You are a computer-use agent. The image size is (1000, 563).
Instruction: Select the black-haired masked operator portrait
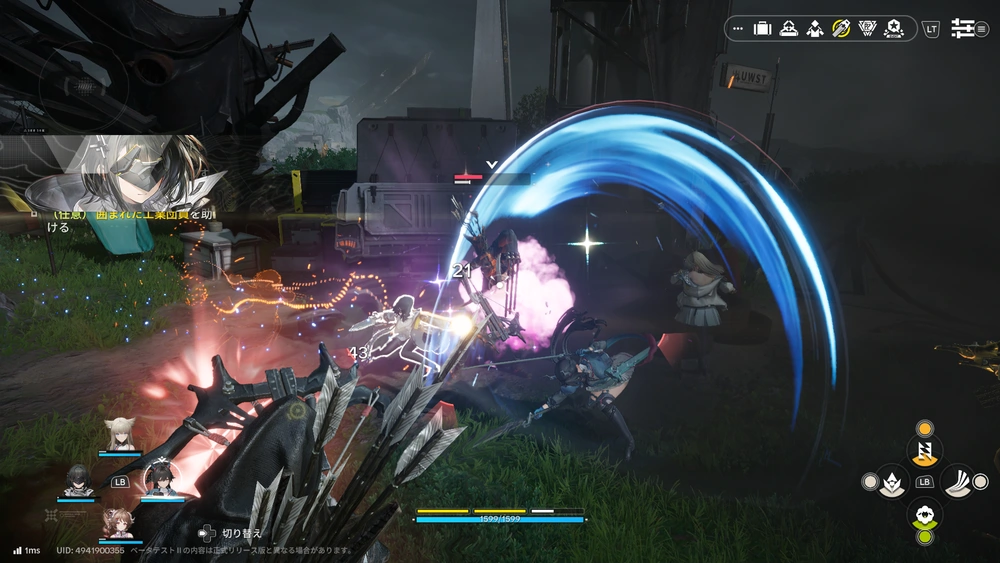(x=78, y=480)
